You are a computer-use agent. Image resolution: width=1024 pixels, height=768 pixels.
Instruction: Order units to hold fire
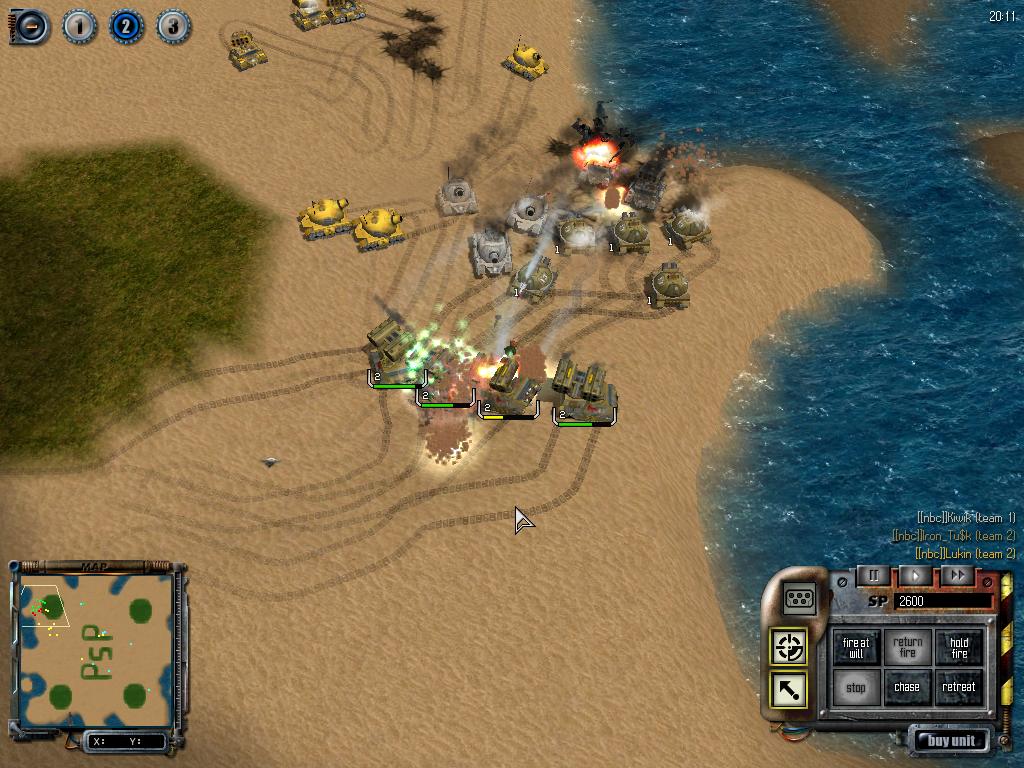coord(959,648)
